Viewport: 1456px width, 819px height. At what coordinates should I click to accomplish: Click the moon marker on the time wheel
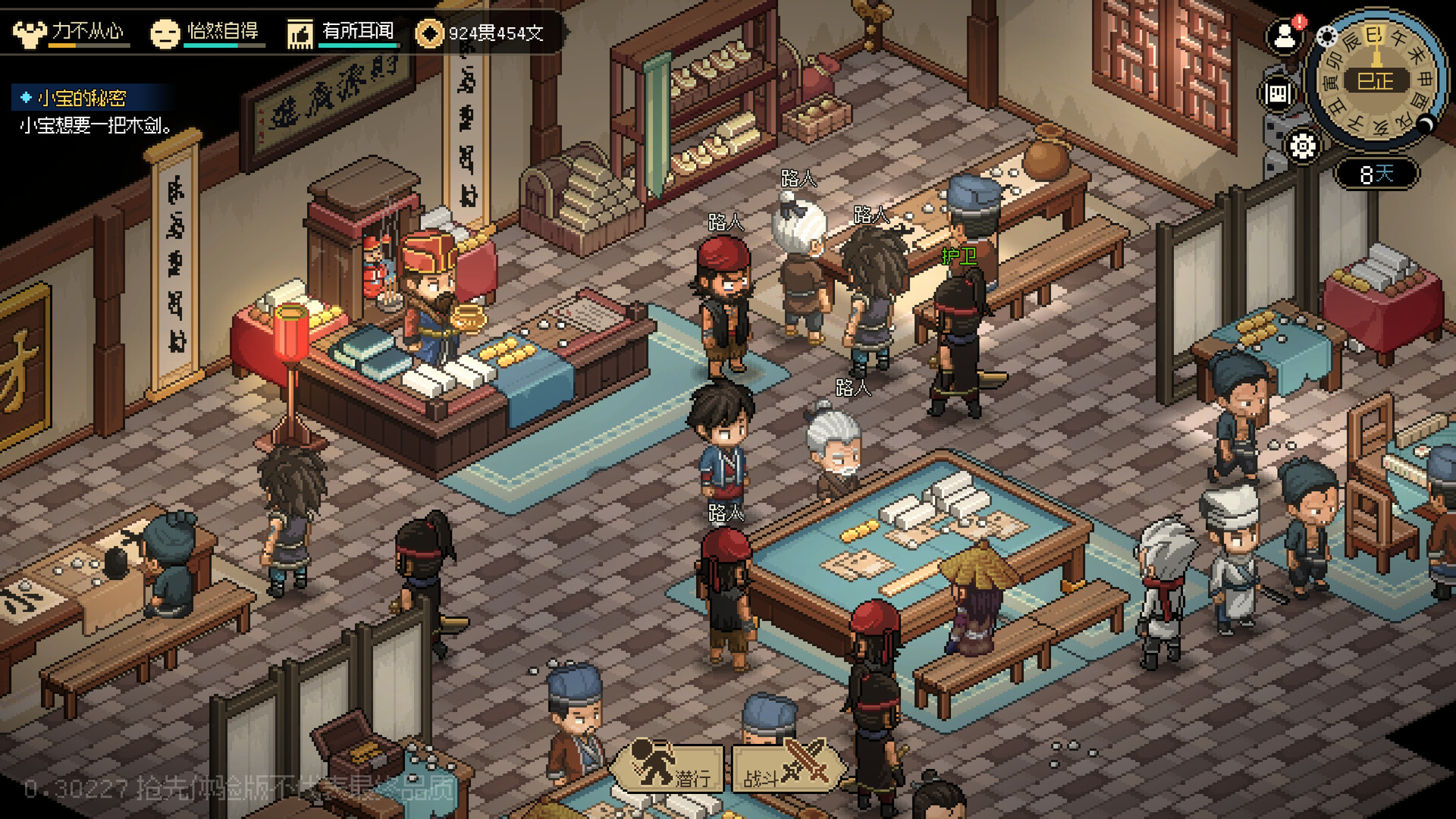pyautogui.click(x=1426, y=124)
